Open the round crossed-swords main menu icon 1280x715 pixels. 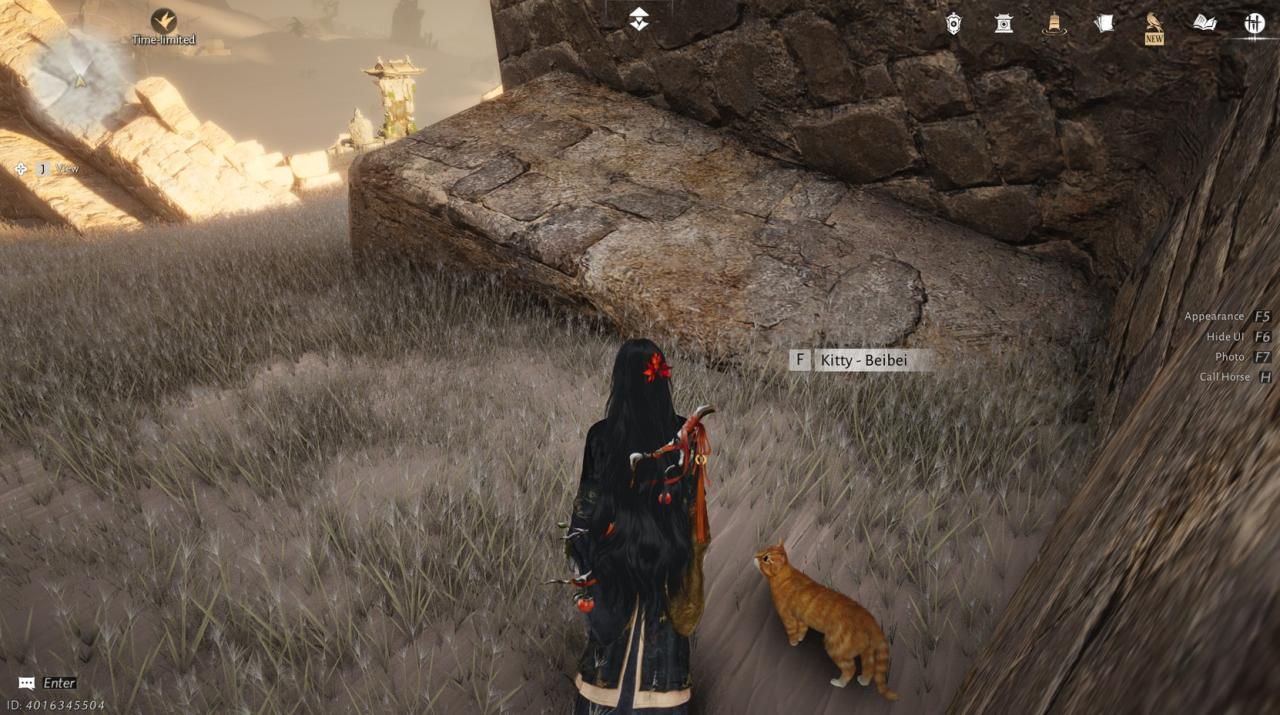click(1255, 23)
